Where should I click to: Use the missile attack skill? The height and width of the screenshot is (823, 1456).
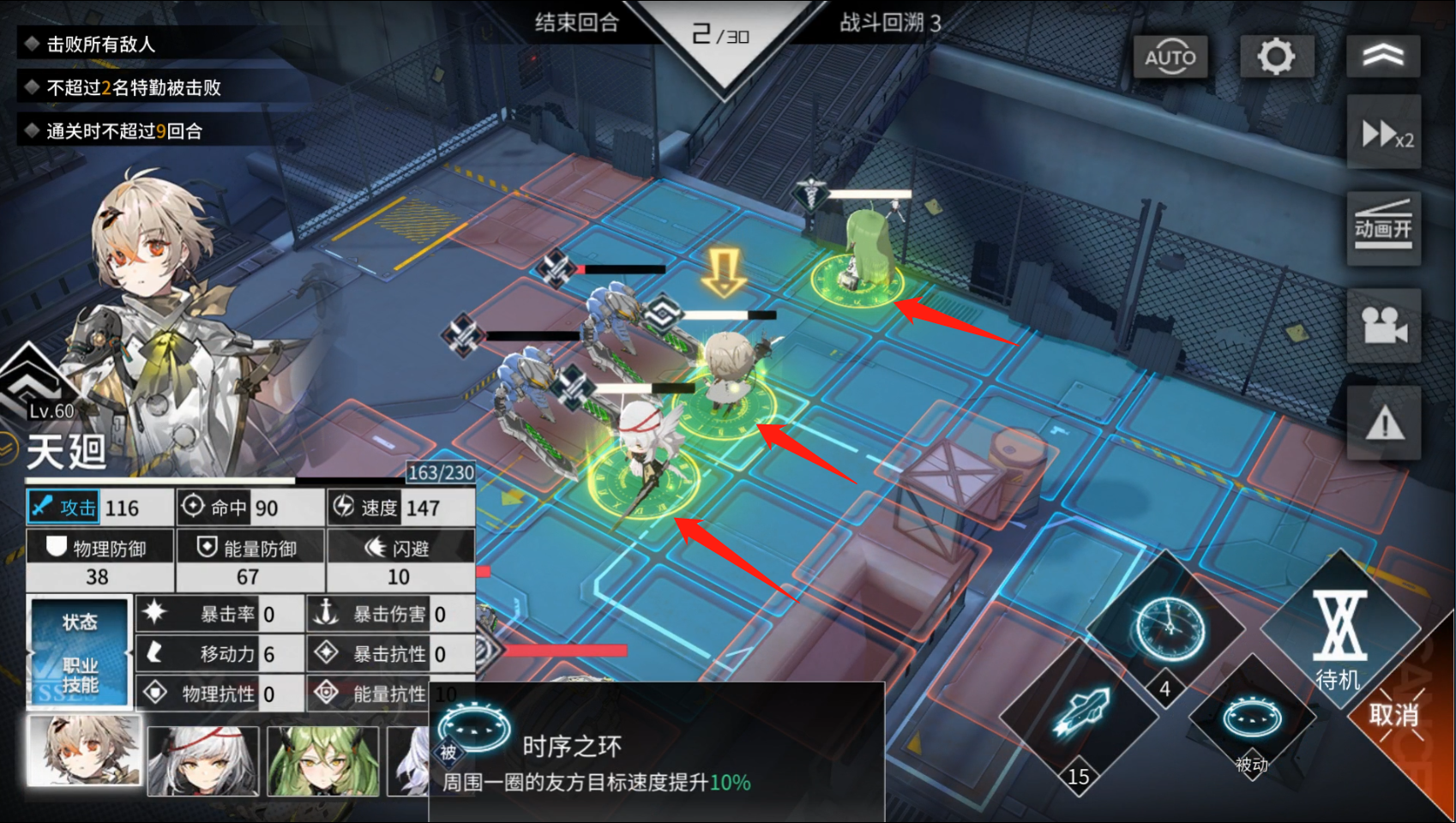1080,713
